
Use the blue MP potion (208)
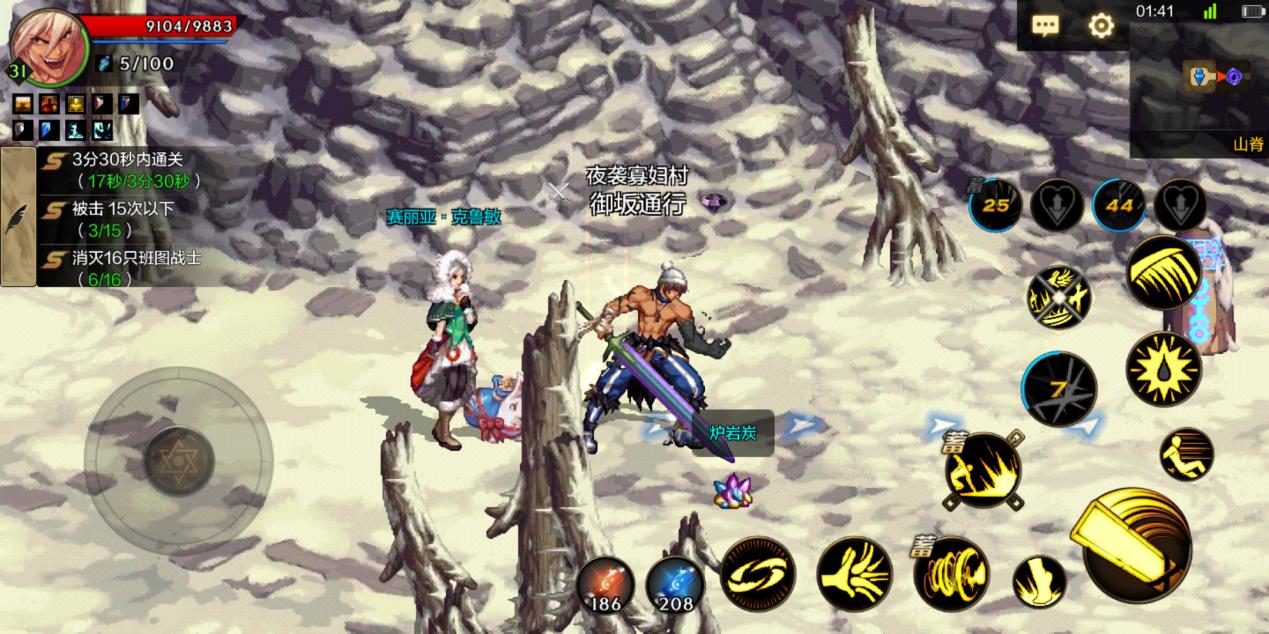tap(675, 584)
